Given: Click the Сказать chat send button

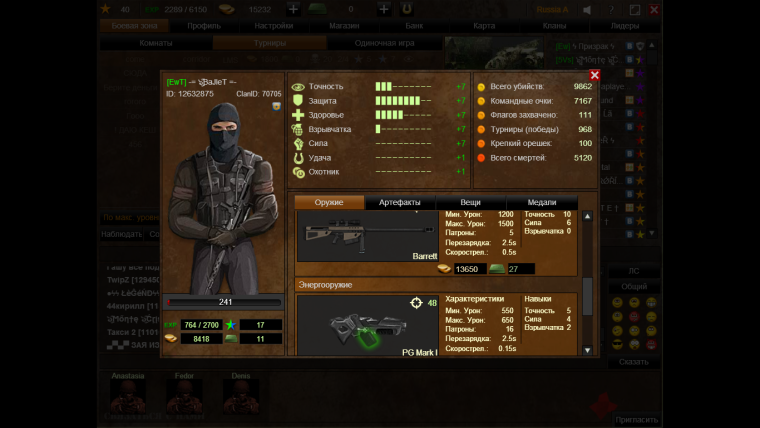Looking at the screenshot, I should [633, 362].
